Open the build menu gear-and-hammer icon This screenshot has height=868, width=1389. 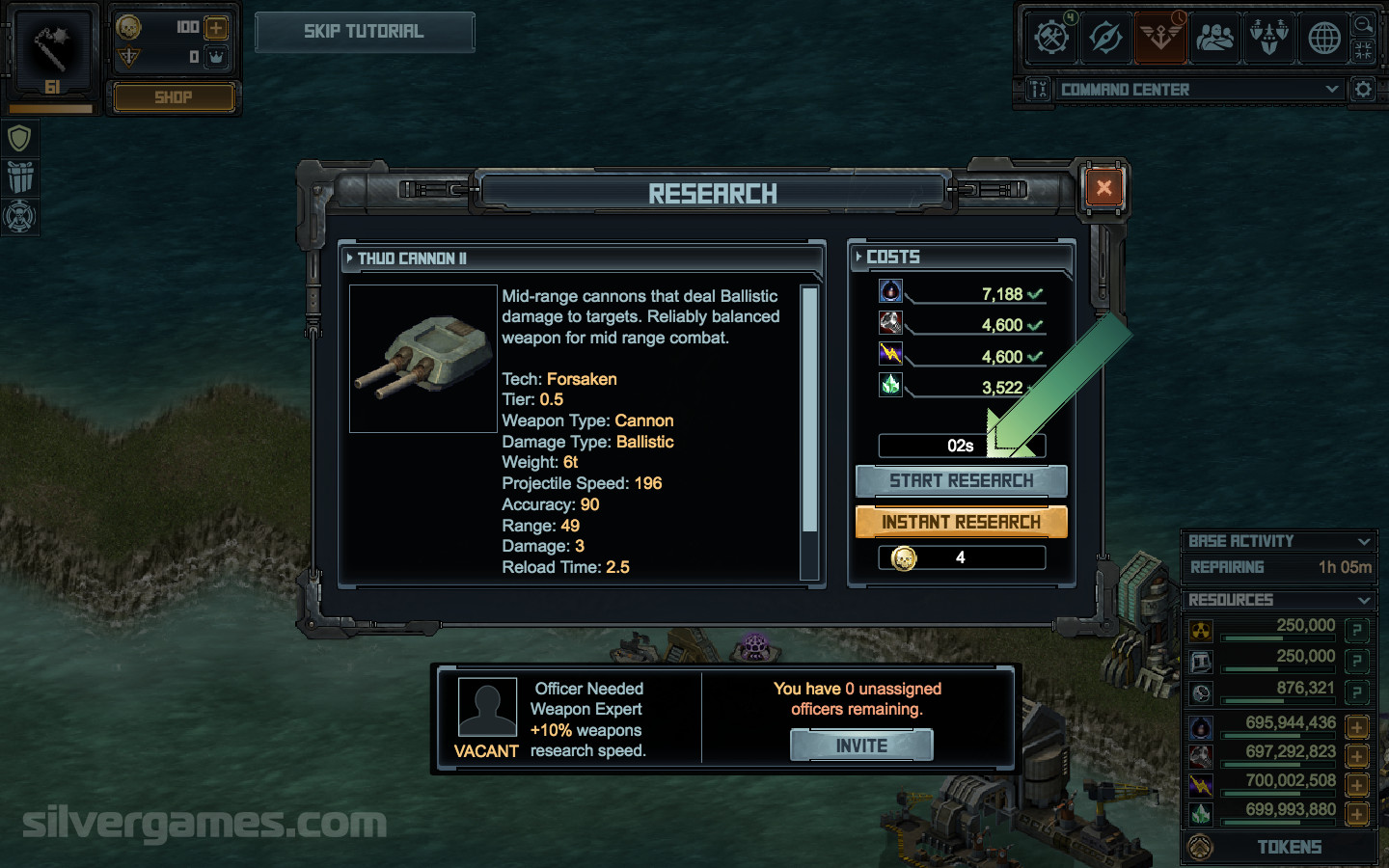pyautogui.click(x=1050, y=38)
